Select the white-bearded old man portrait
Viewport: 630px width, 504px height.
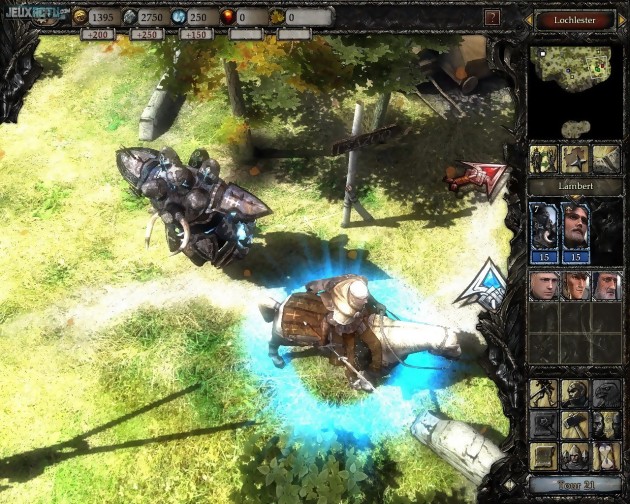click(606, 287)
